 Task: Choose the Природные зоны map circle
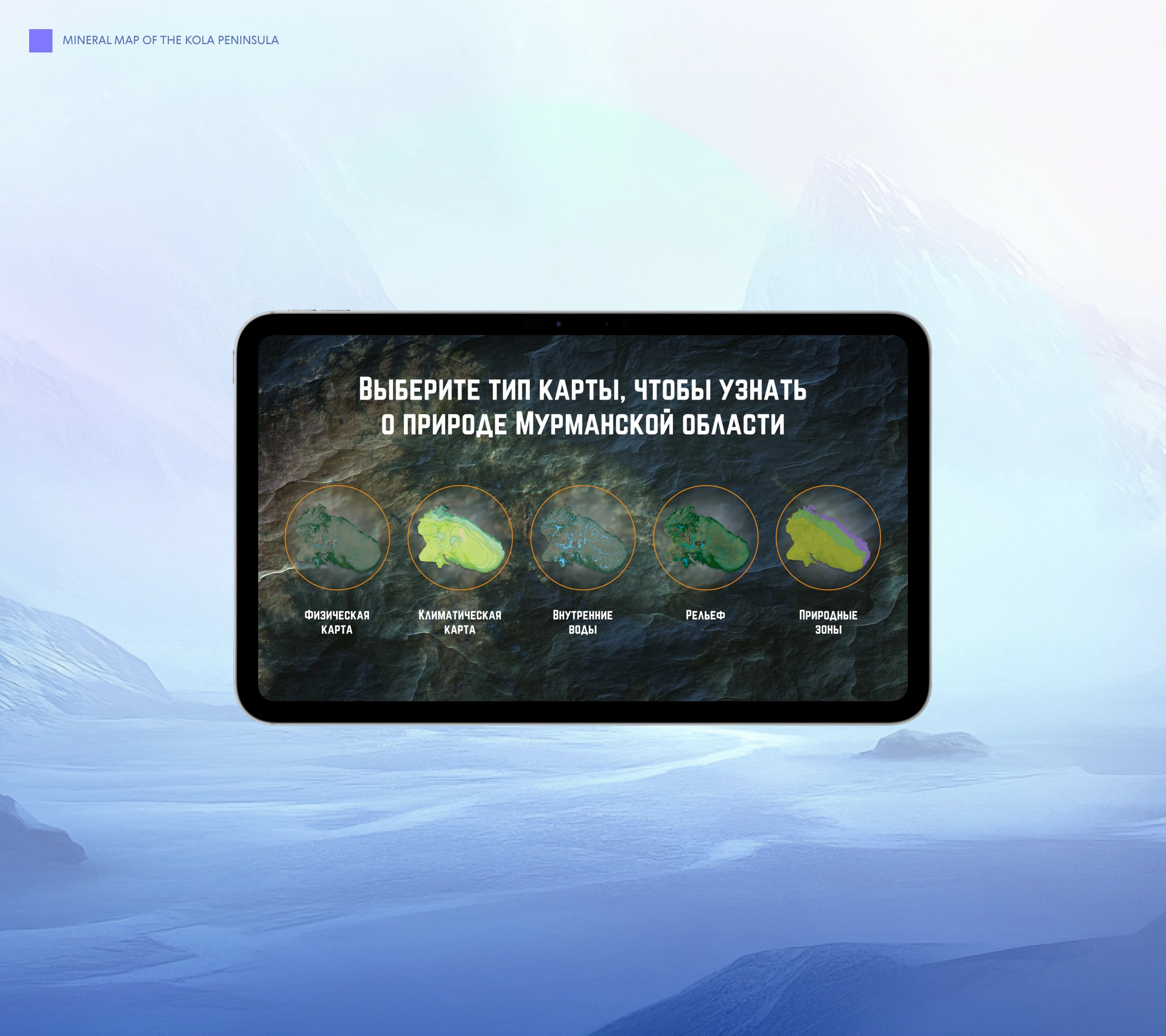pyautogui.click(x=828, y=538)
